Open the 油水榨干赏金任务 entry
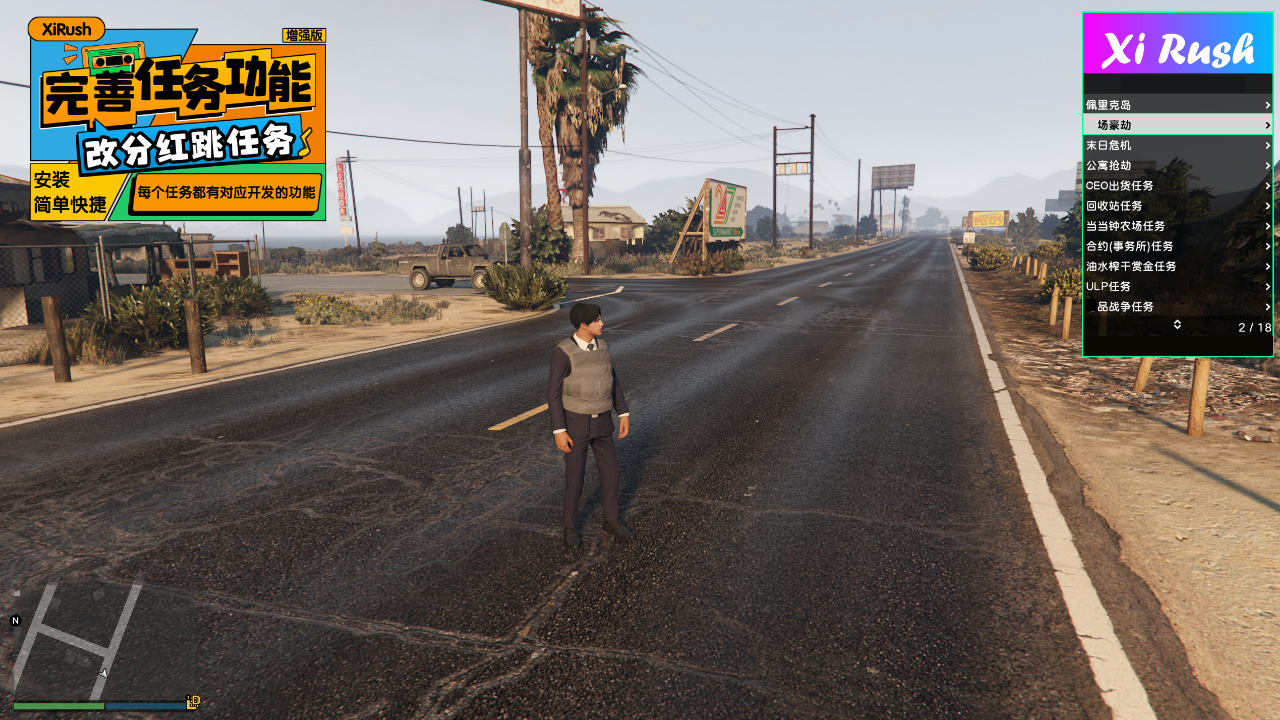This screenshot has height=720, width=1280. pyautogui.click(x=1177, y=267)
